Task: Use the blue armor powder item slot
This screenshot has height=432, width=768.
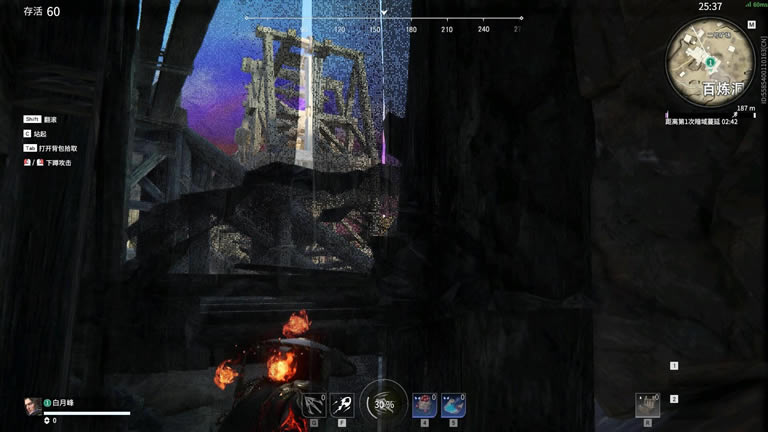Action: click(x=453, y=404)
